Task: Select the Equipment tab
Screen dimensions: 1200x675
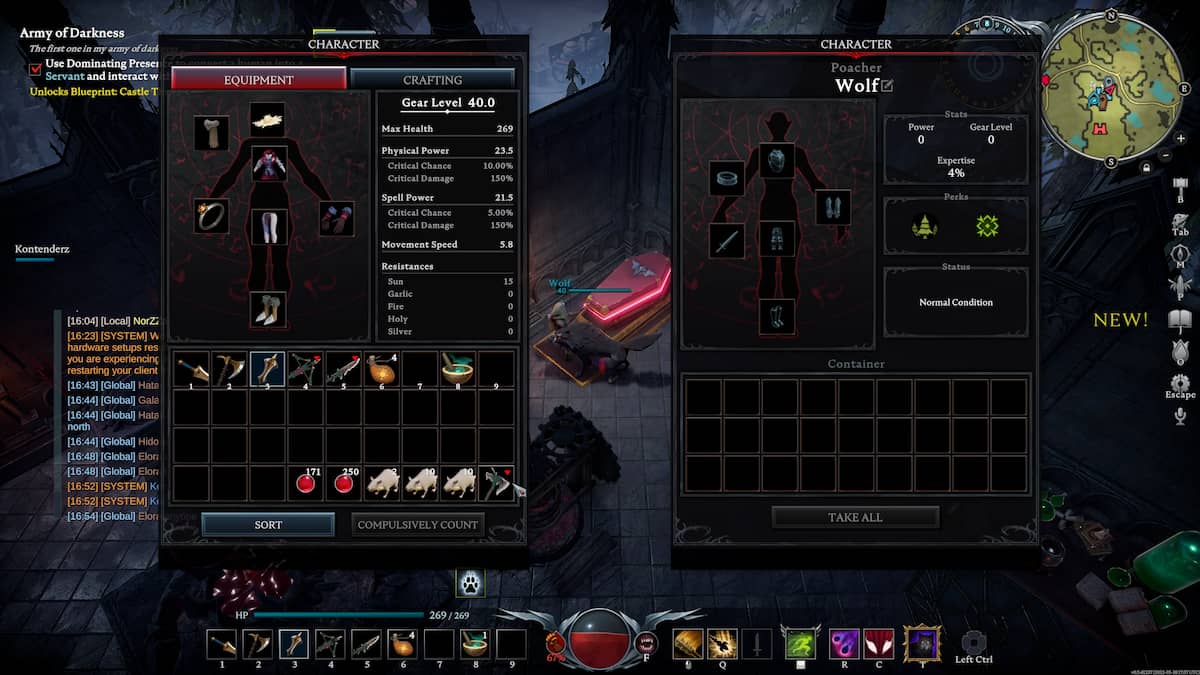Action: [259, 79]
